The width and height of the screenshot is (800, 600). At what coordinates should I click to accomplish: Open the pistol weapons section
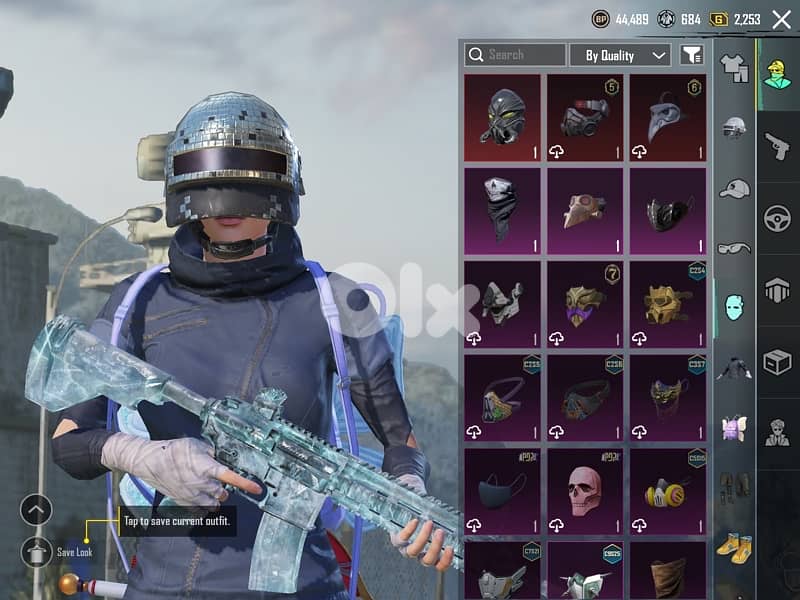coord(777,146)
